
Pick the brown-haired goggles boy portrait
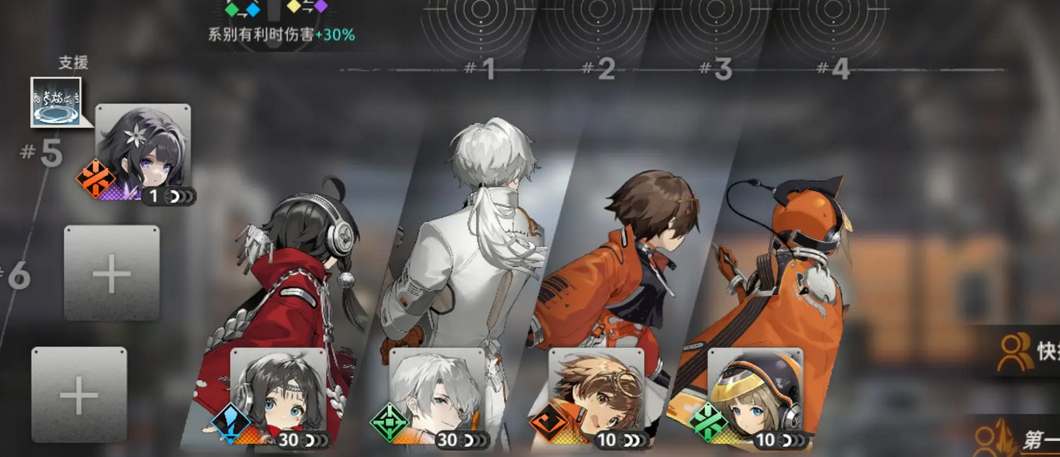pyautogui.click(x=596, y=390)
